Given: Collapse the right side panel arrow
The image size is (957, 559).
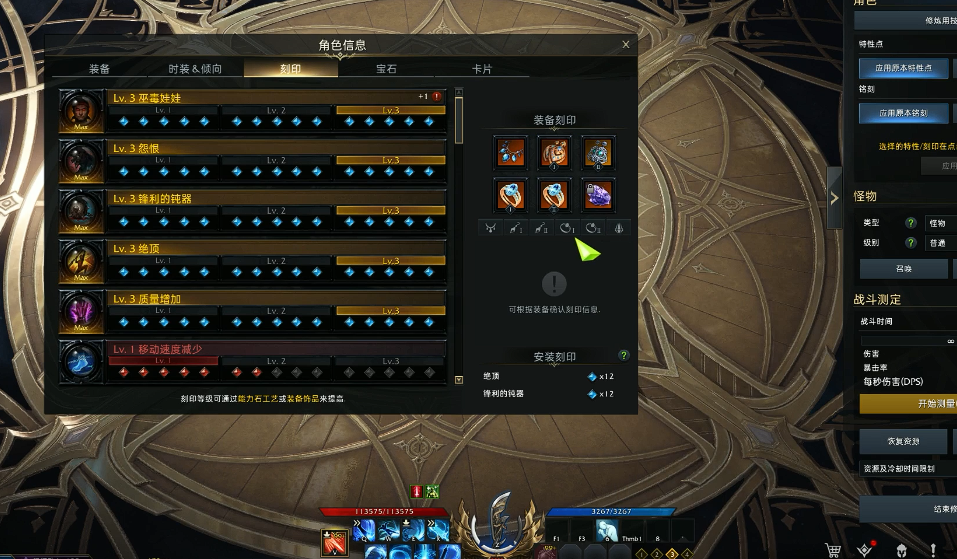Looking at the screenshot, I should pos(834,197).
